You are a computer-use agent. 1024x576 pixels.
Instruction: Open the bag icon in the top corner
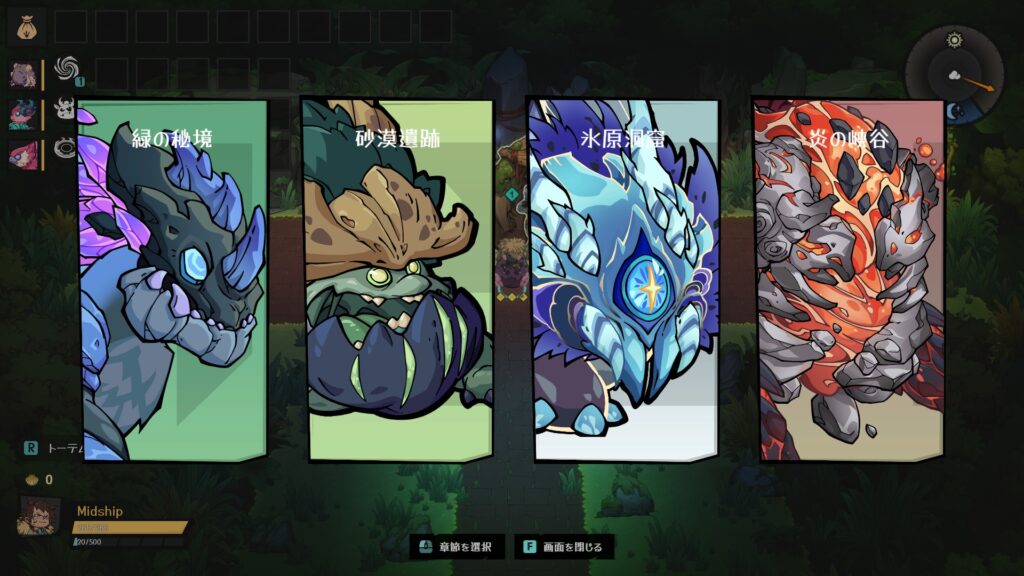pyautogui.click(x=26, y=25)
